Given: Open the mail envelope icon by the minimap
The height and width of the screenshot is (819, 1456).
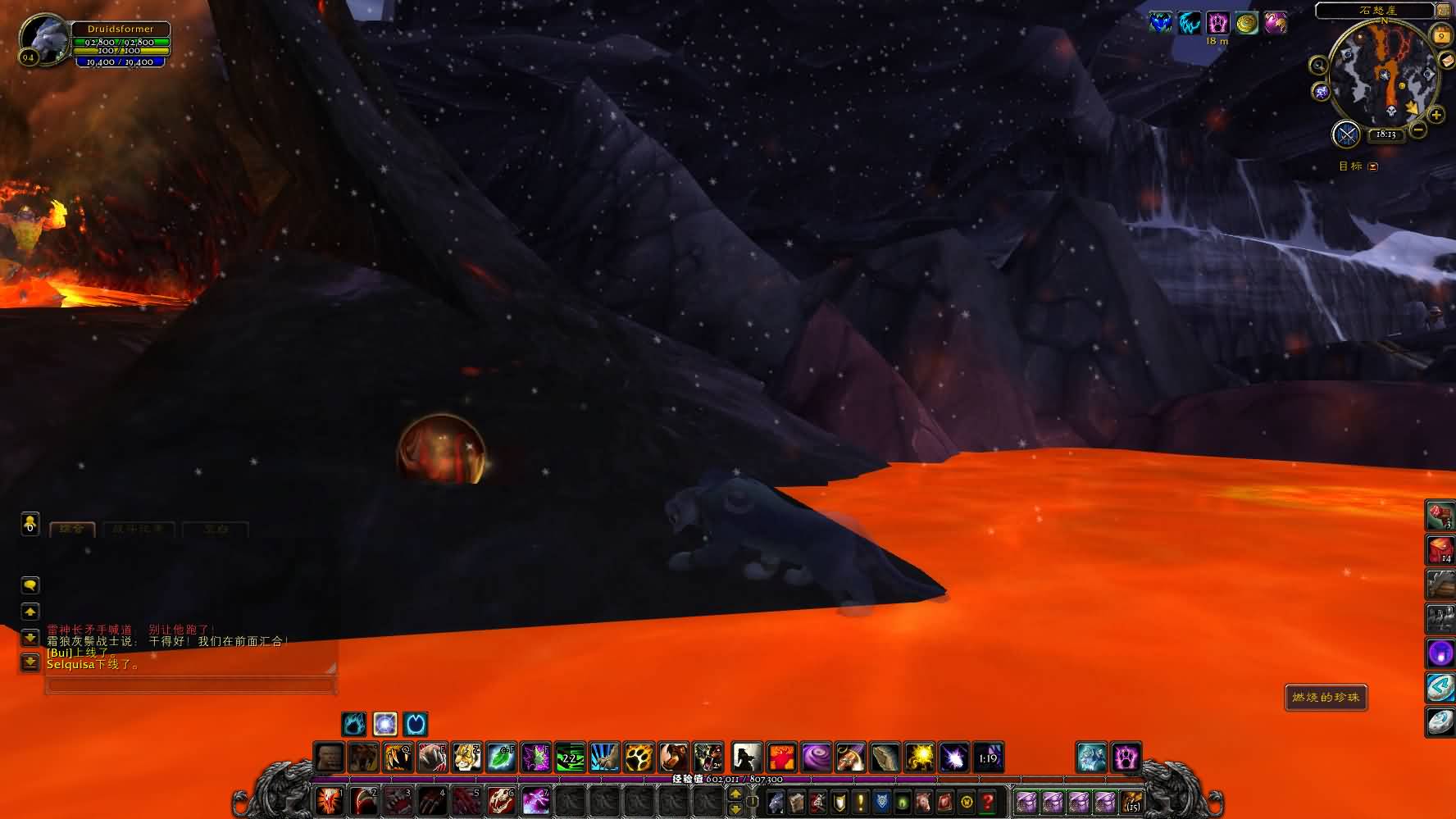Looking at the screenshot, I should pos(1446,60).
